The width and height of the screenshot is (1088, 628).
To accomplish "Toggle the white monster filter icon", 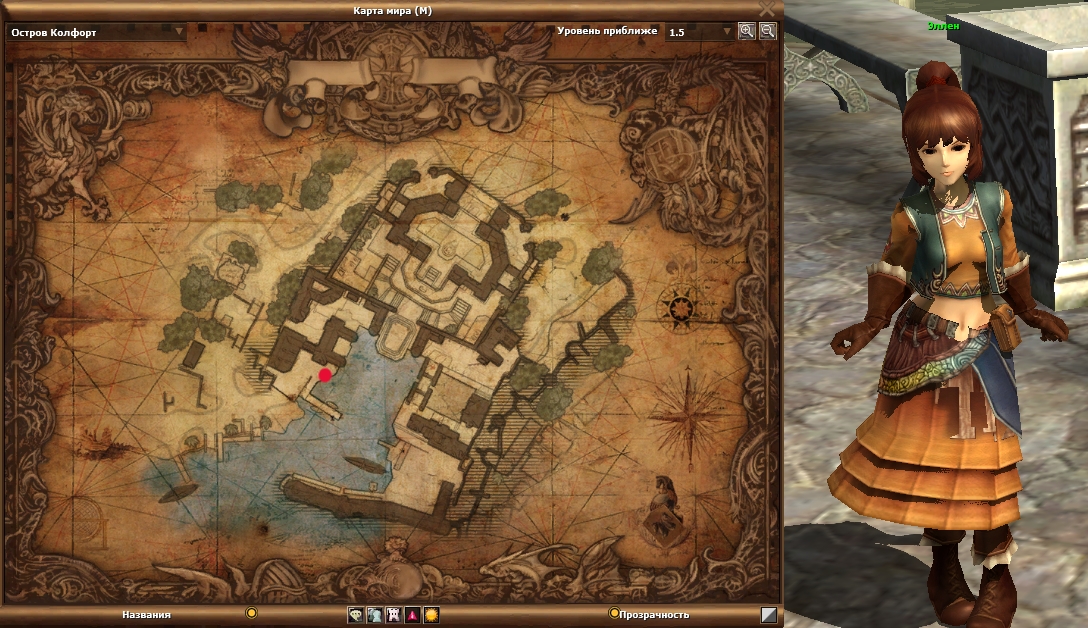I will click(393, 615).
